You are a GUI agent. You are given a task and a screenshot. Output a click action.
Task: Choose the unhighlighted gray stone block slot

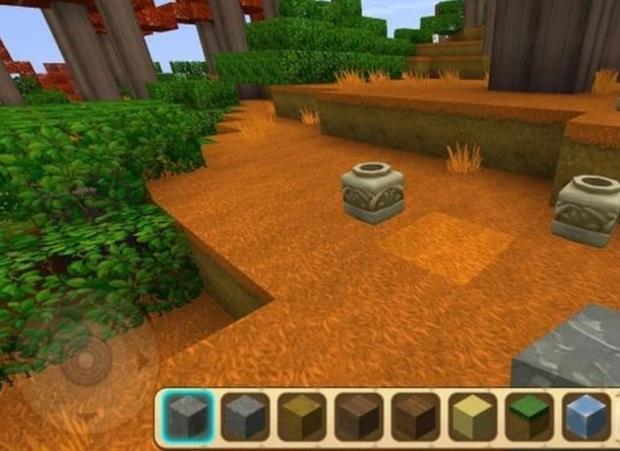pyautogui.click(x=244, y=416)
